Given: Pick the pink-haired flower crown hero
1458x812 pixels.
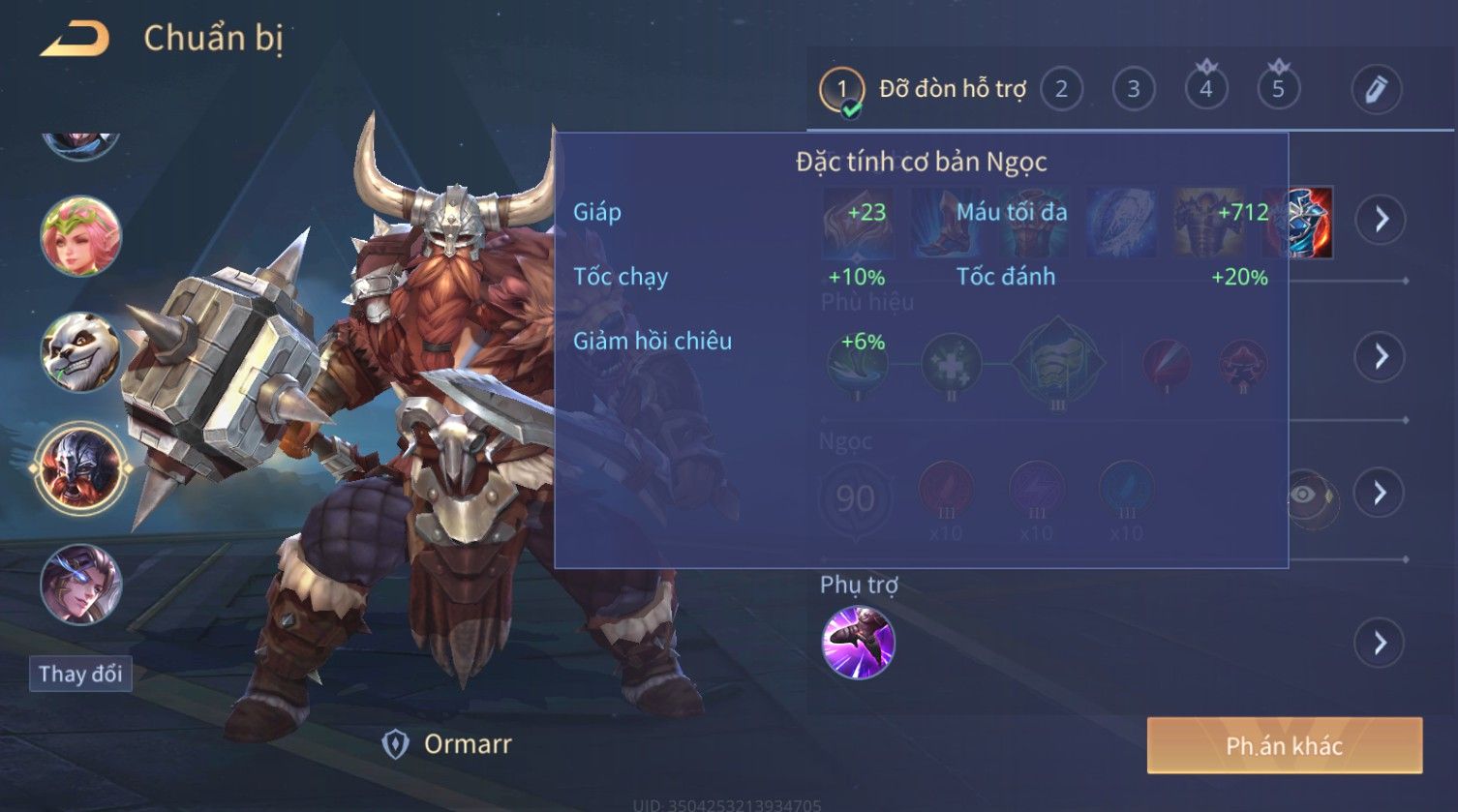Looking at the screenshot, I should pos(80,236).
